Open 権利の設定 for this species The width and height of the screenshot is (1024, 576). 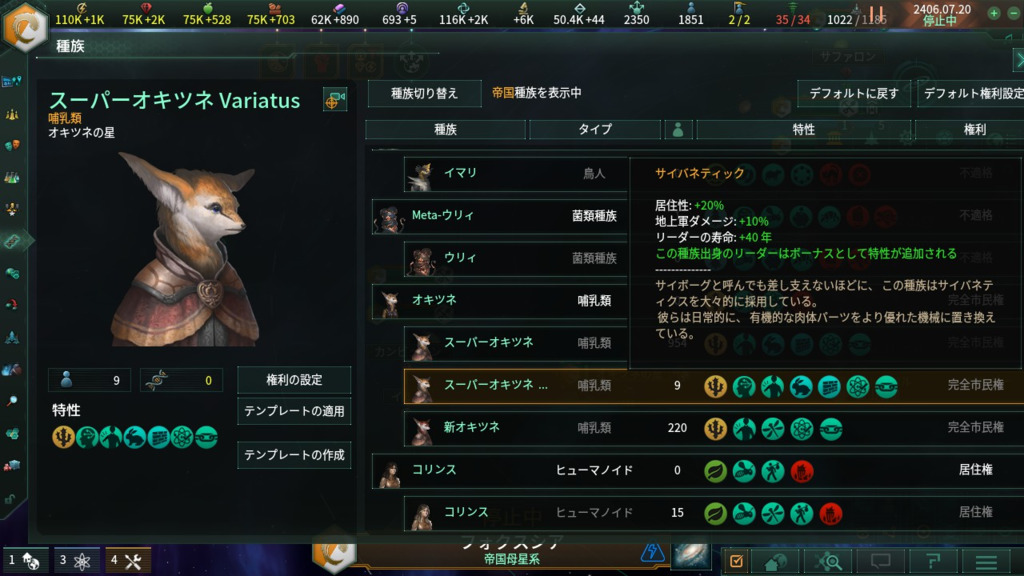[x=294, y=380]
